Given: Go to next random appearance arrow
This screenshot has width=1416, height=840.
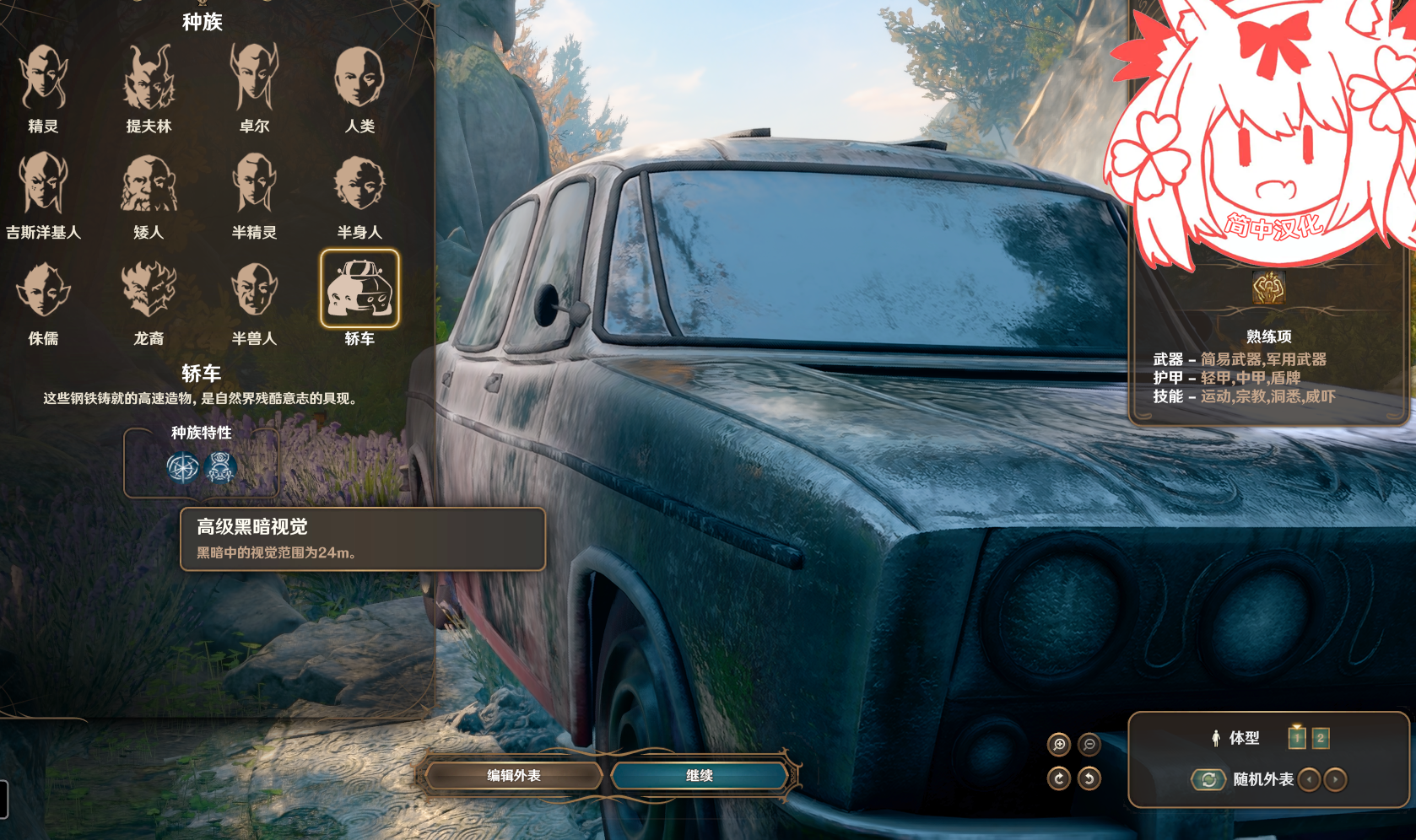Looking at the screenshot, I should click(1335, 779).
